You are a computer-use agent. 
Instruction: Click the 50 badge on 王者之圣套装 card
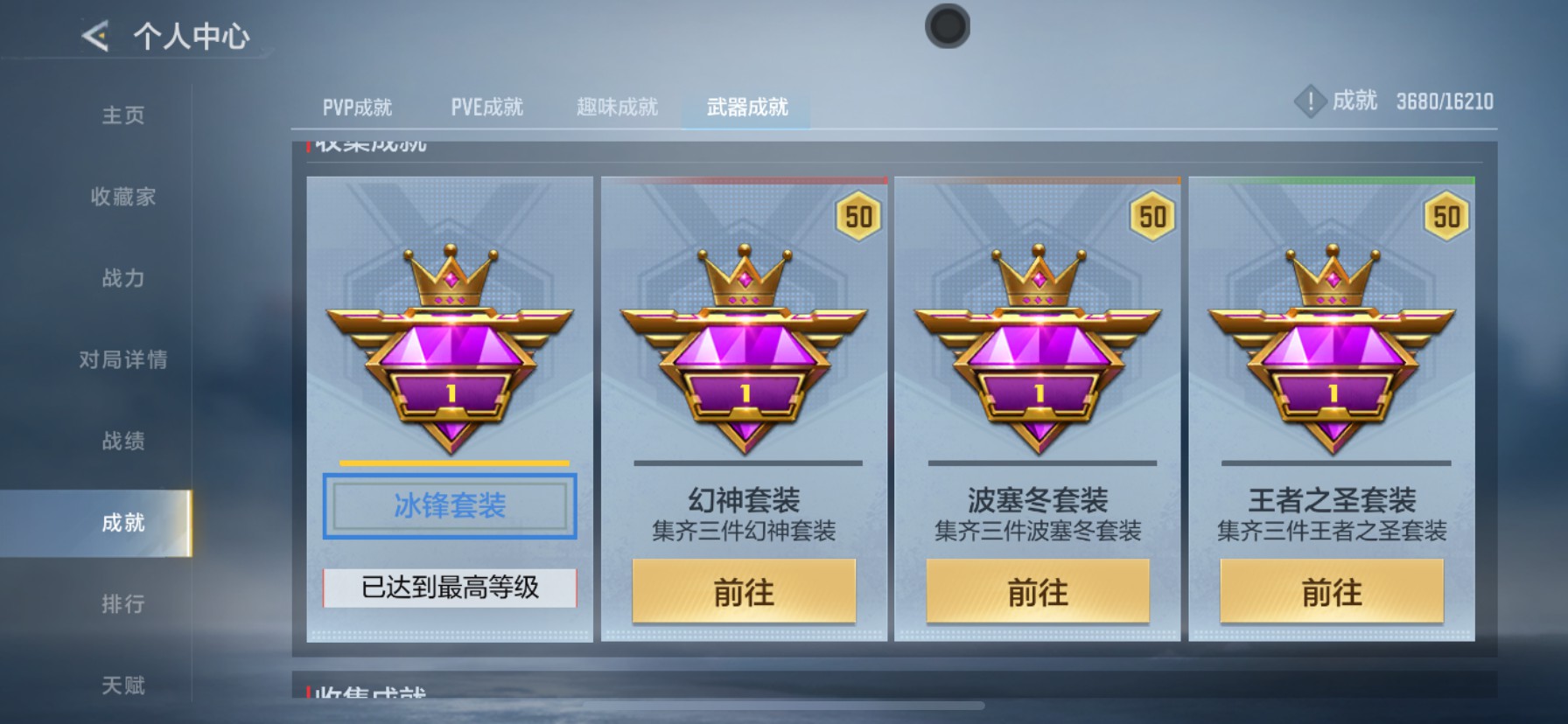click(x=1448, y=215)
